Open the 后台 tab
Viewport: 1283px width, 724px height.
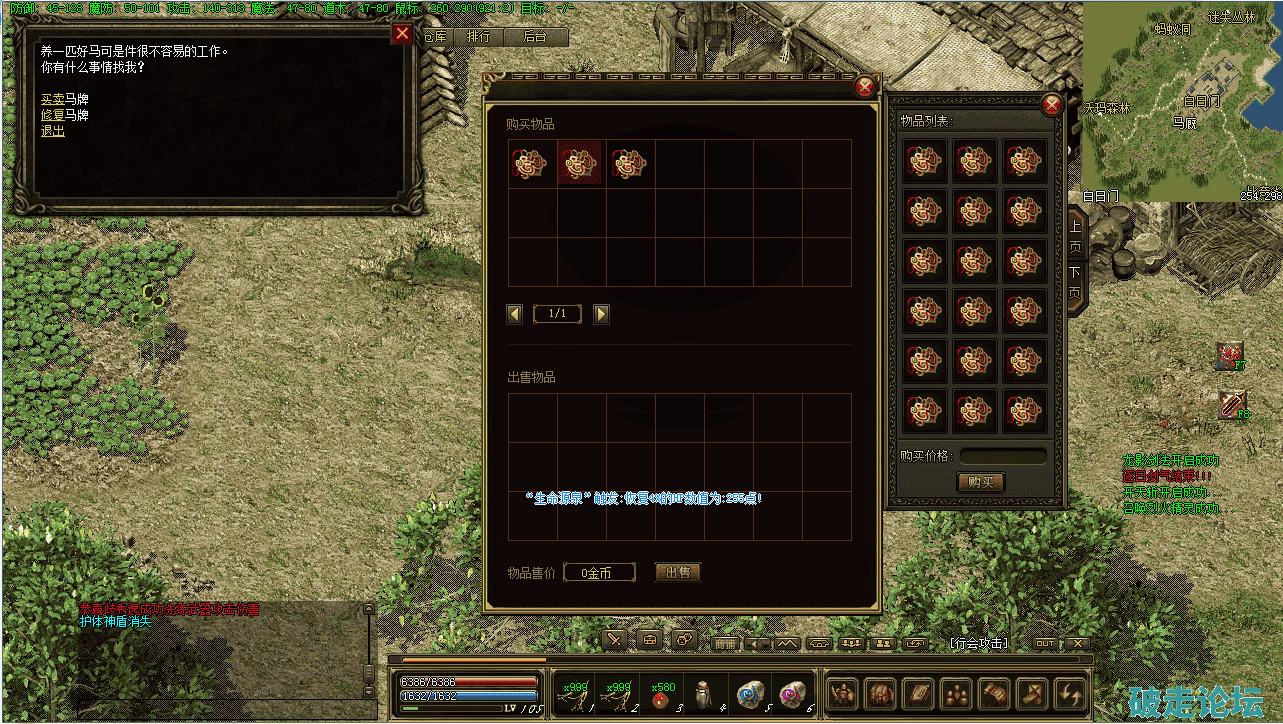[x=535, y=37]
